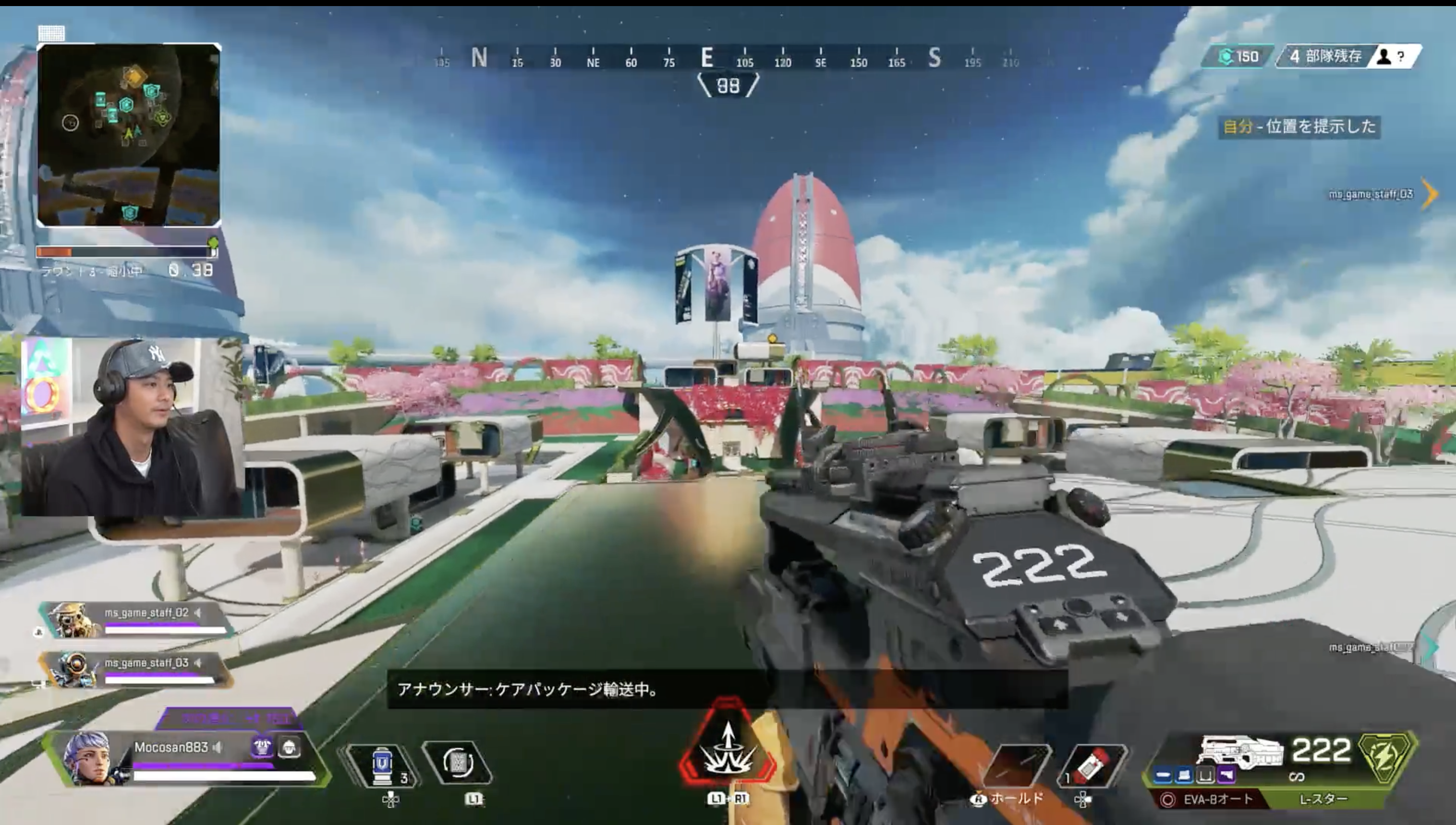
Task: Select the L-Star weapon tab
Action: click(1323, 800)
